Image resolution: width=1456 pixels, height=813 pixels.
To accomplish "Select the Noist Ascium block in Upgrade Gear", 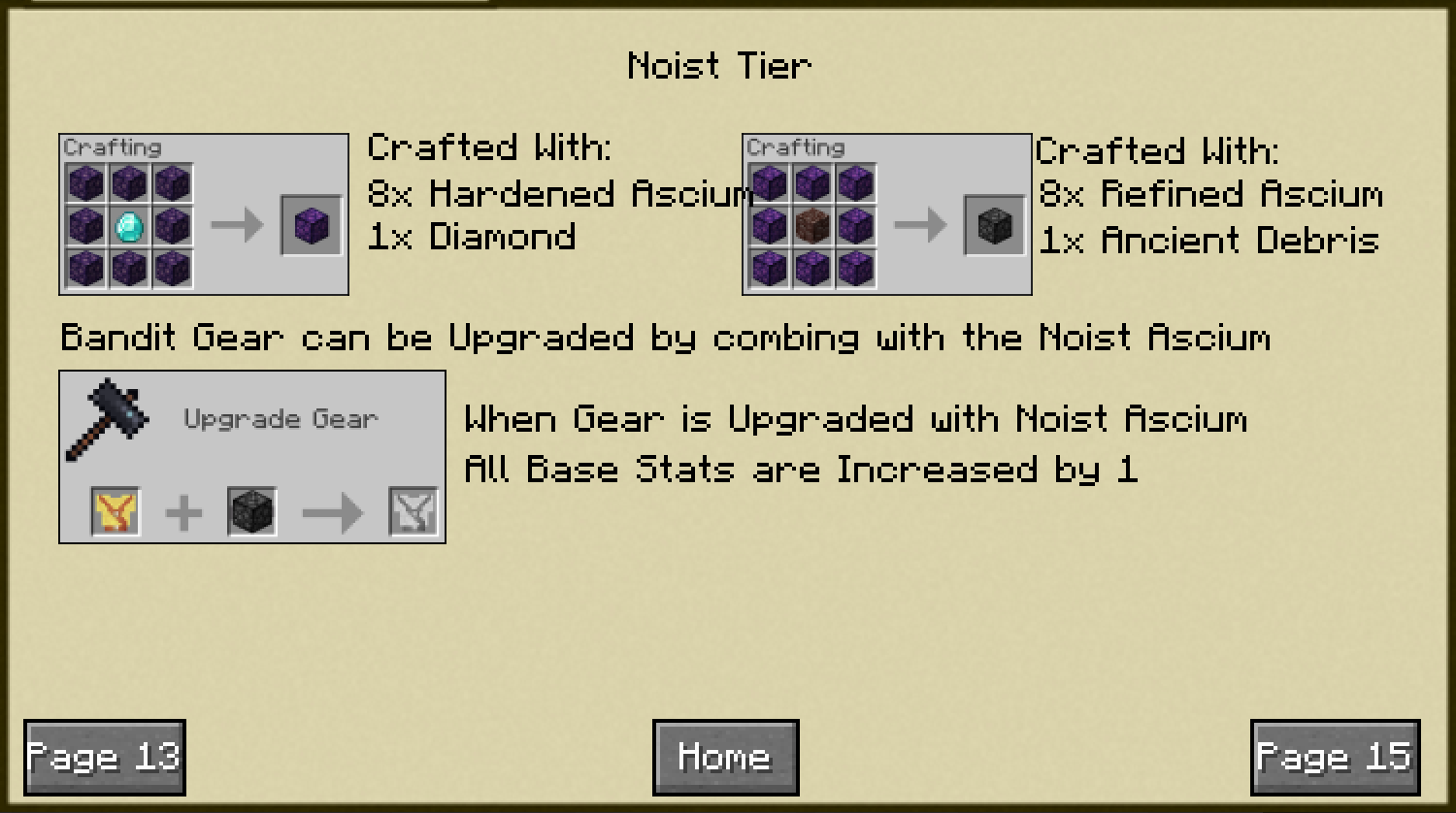I will (x=251, y=511).
